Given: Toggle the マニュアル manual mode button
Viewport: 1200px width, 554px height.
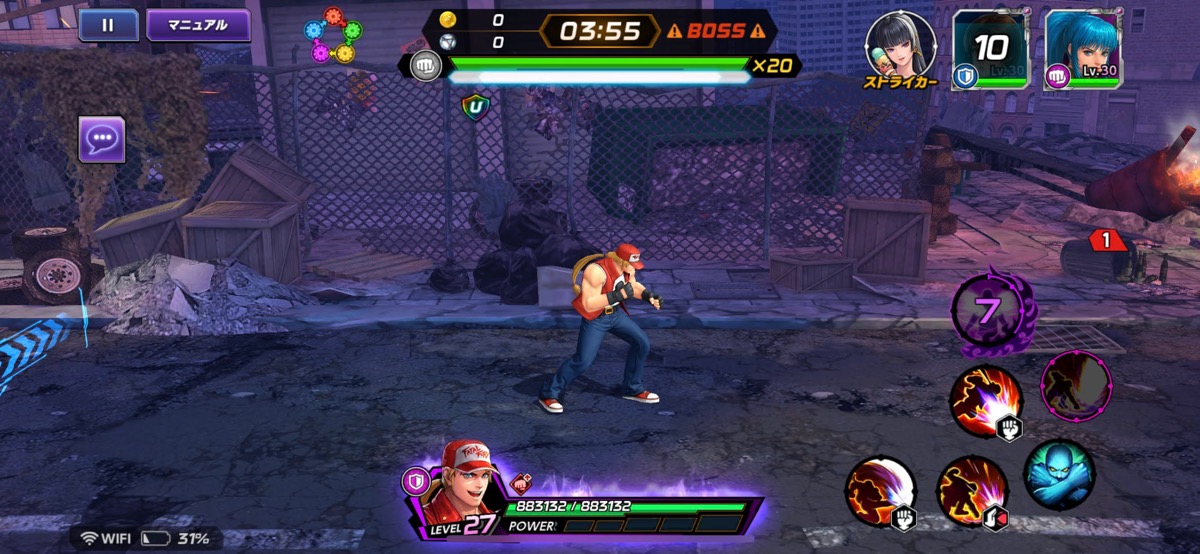Looking at the screenshot, I should (x=198, y=25).
